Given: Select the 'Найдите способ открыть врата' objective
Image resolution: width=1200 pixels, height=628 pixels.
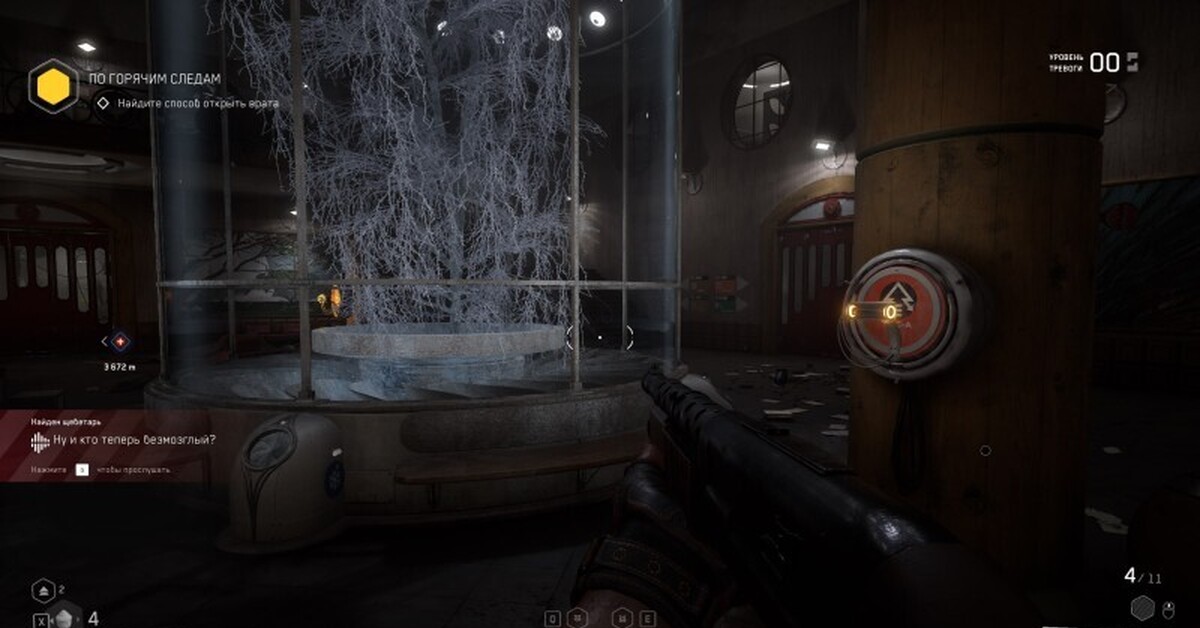Looking at the screenshot, I should (197, 102).
